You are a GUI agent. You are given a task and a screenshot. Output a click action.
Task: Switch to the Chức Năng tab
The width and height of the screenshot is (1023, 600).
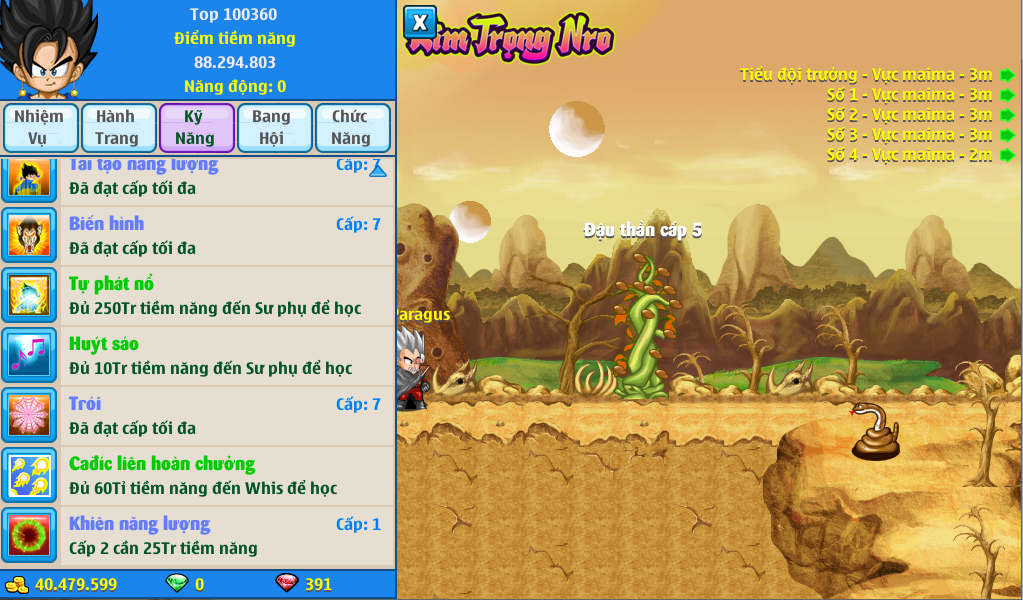[350, 127]
